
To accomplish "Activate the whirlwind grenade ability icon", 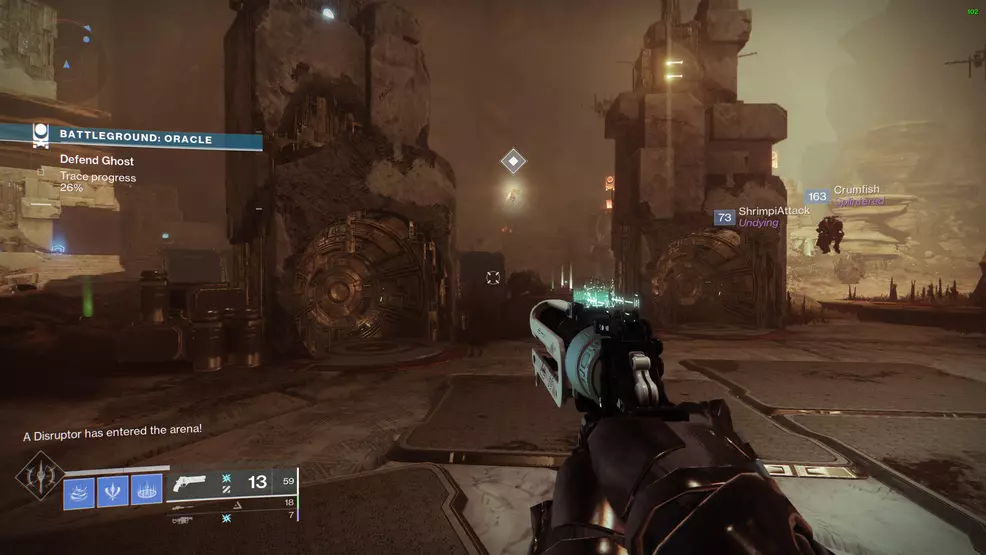I will tap(80, 491).
